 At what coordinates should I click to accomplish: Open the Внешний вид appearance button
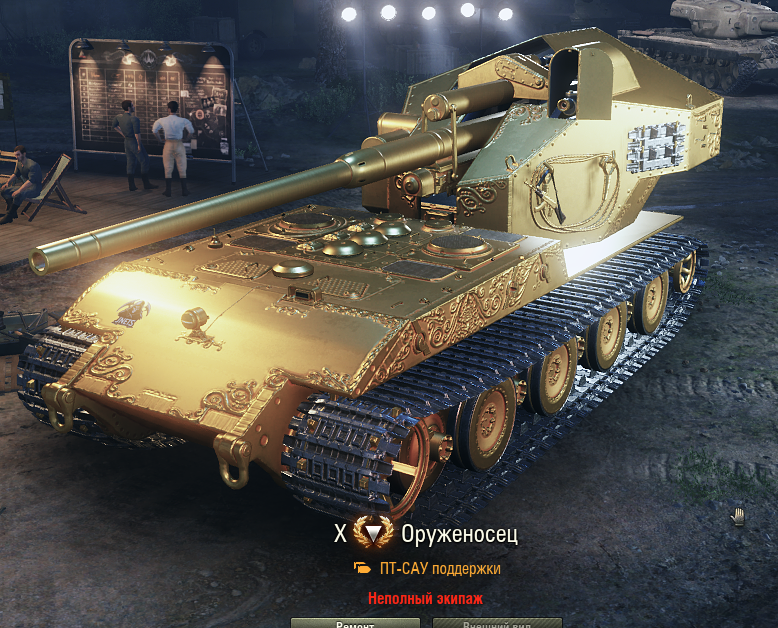tap(497, 623)
